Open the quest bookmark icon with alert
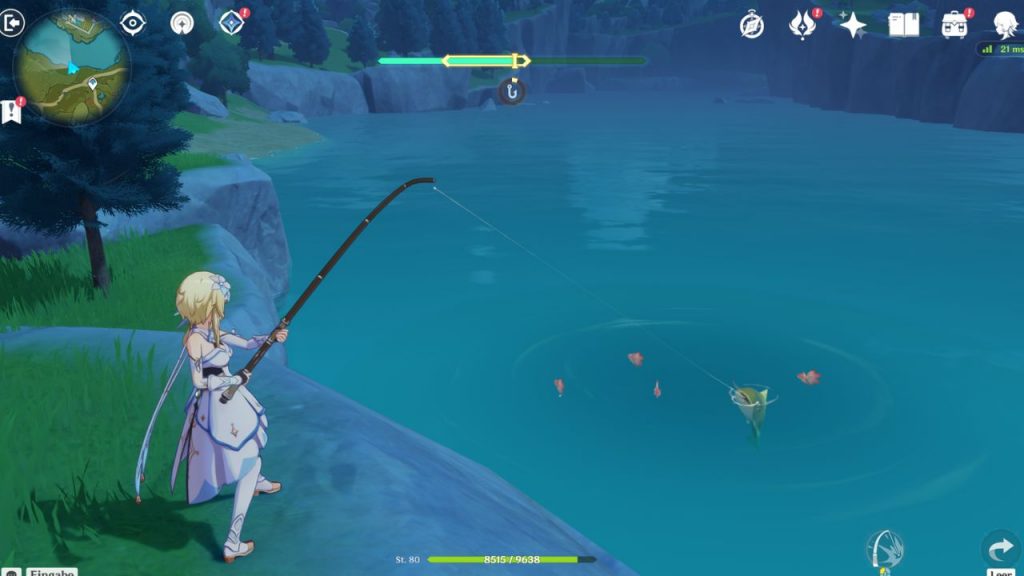 click(x=12, y=111)
